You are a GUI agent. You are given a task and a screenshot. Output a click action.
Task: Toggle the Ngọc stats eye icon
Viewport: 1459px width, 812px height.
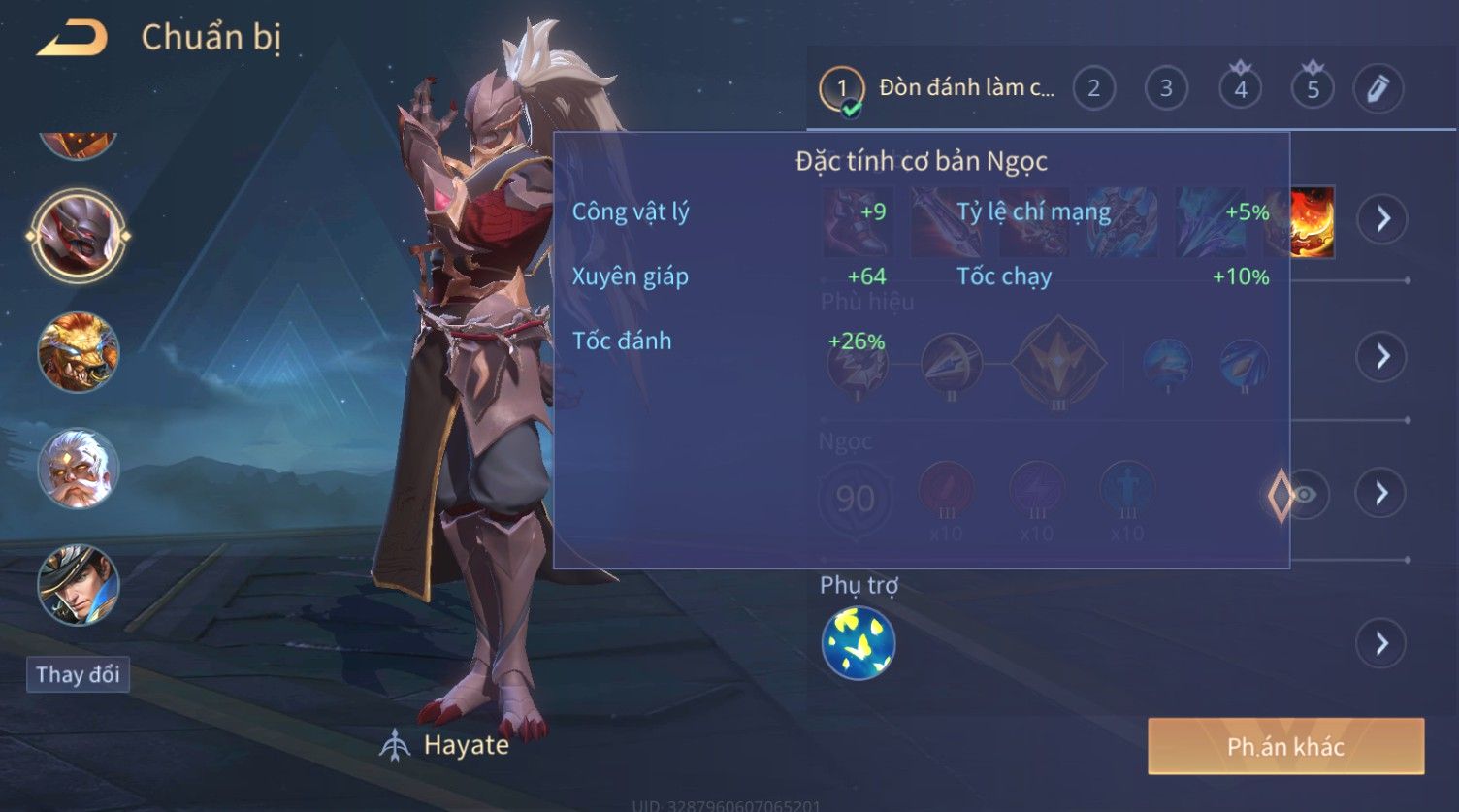pos(1305,495)
